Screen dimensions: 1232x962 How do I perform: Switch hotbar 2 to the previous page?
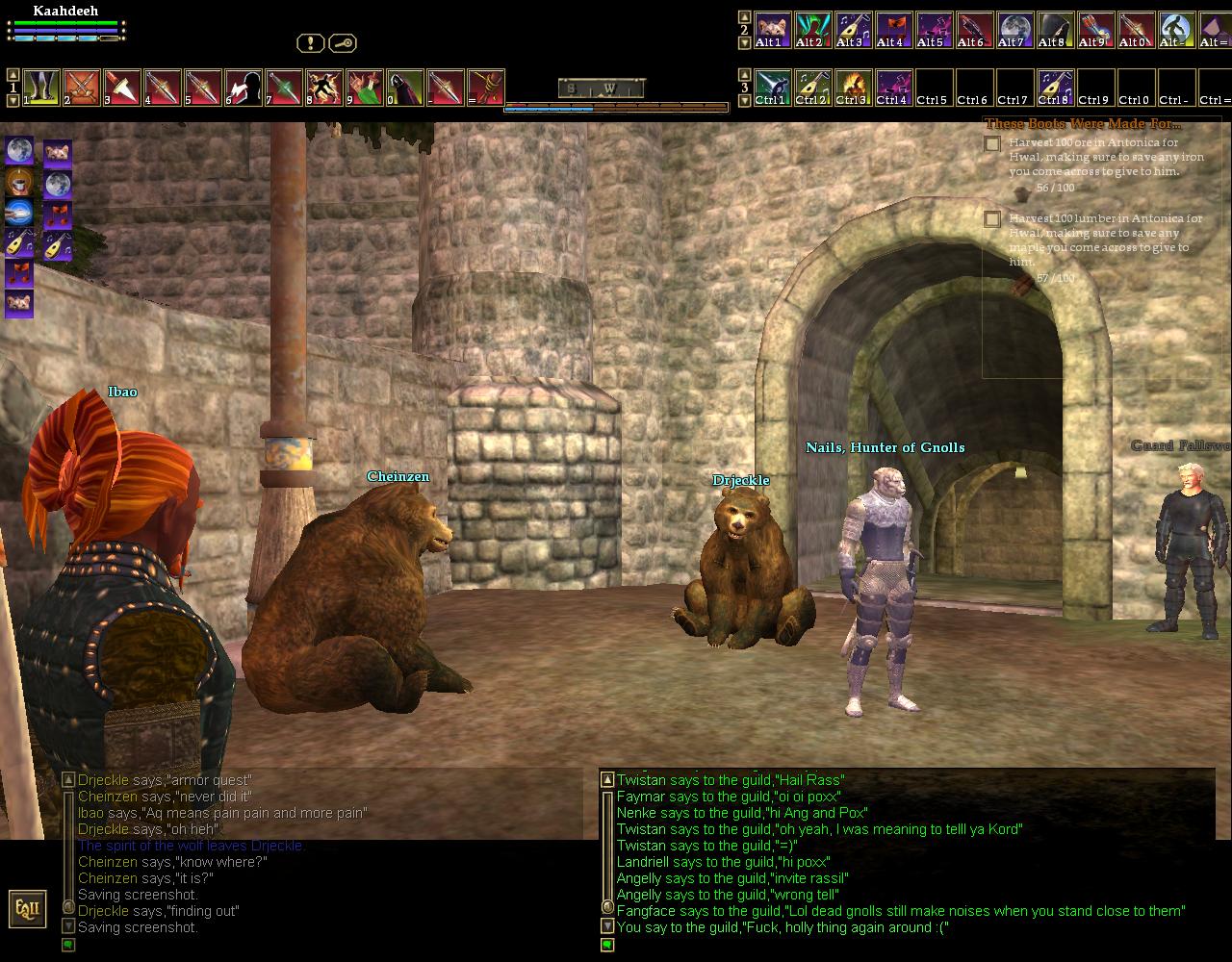[x=744, y=16]
